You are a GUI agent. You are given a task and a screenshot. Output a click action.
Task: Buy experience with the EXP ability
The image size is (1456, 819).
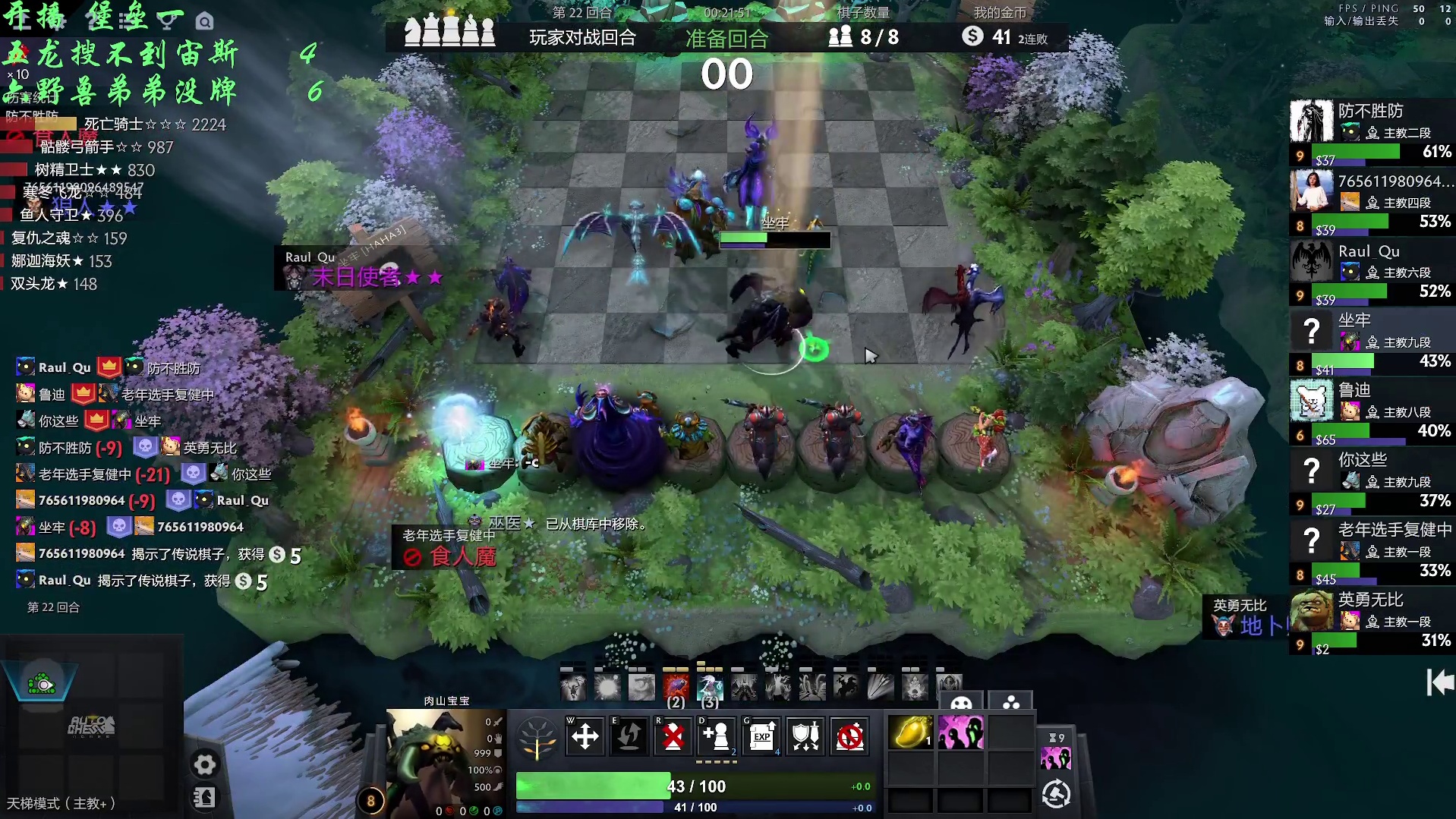pyautogui.click(x=761, y=736)
